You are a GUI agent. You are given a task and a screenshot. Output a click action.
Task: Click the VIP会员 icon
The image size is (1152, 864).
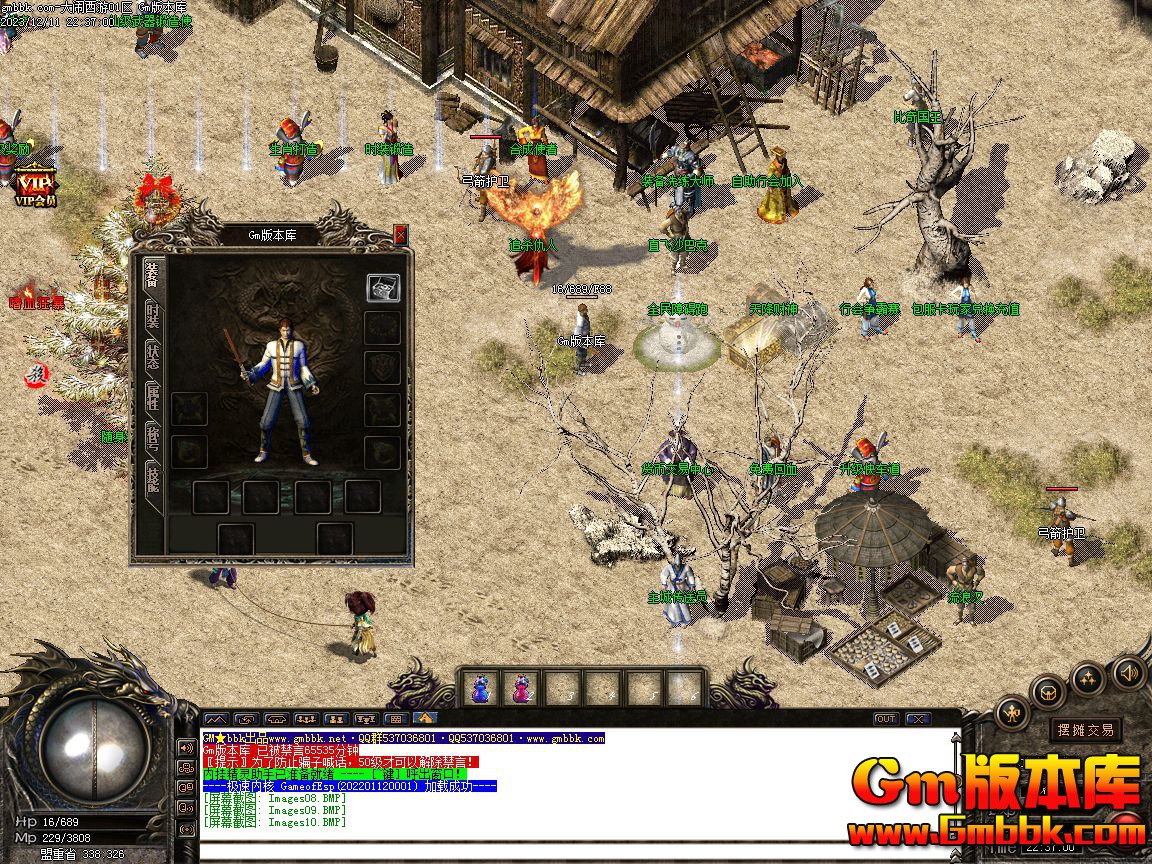[34, 187]
